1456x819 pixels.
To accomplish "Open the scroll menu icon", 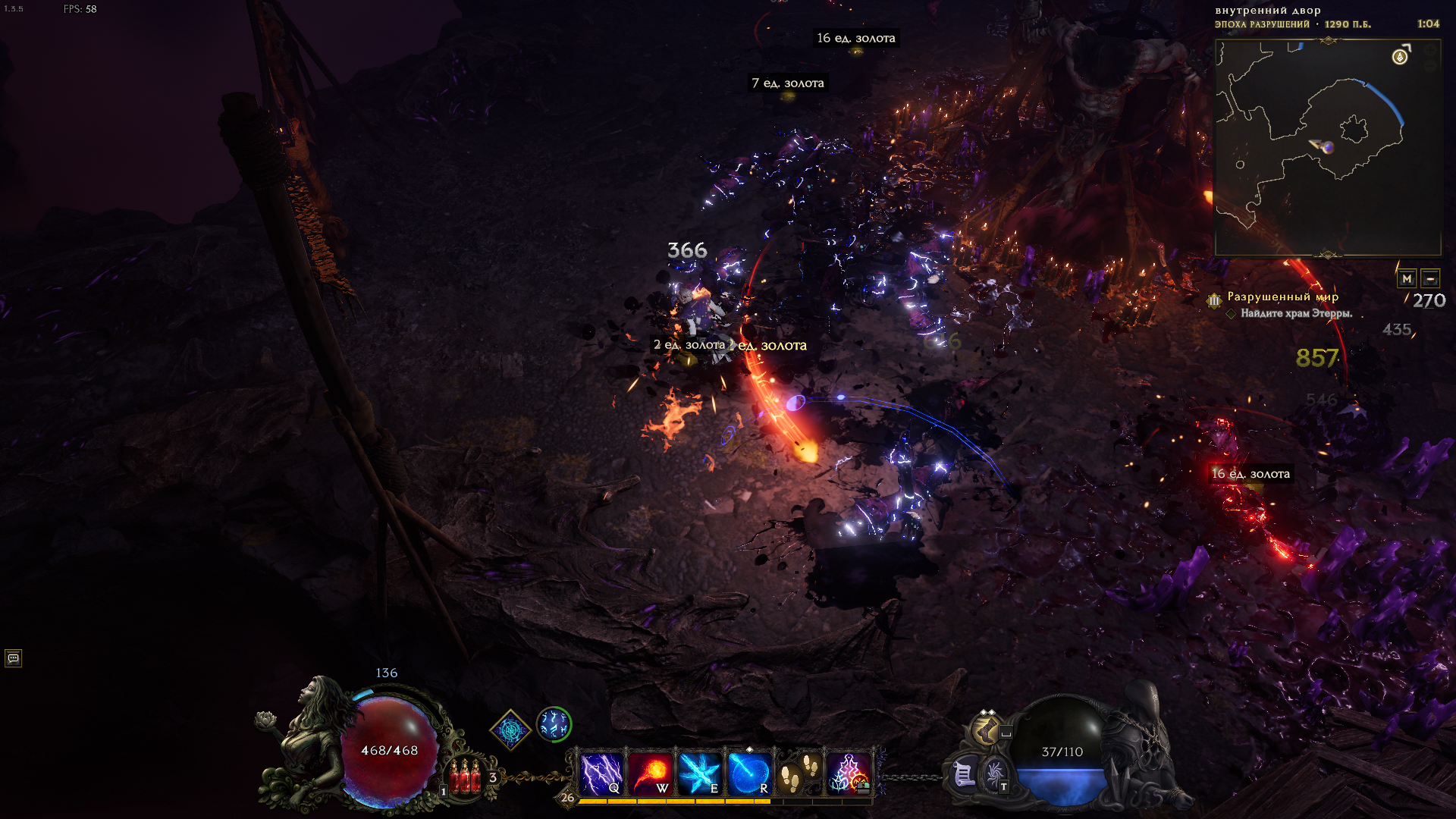I will point(963,775).
